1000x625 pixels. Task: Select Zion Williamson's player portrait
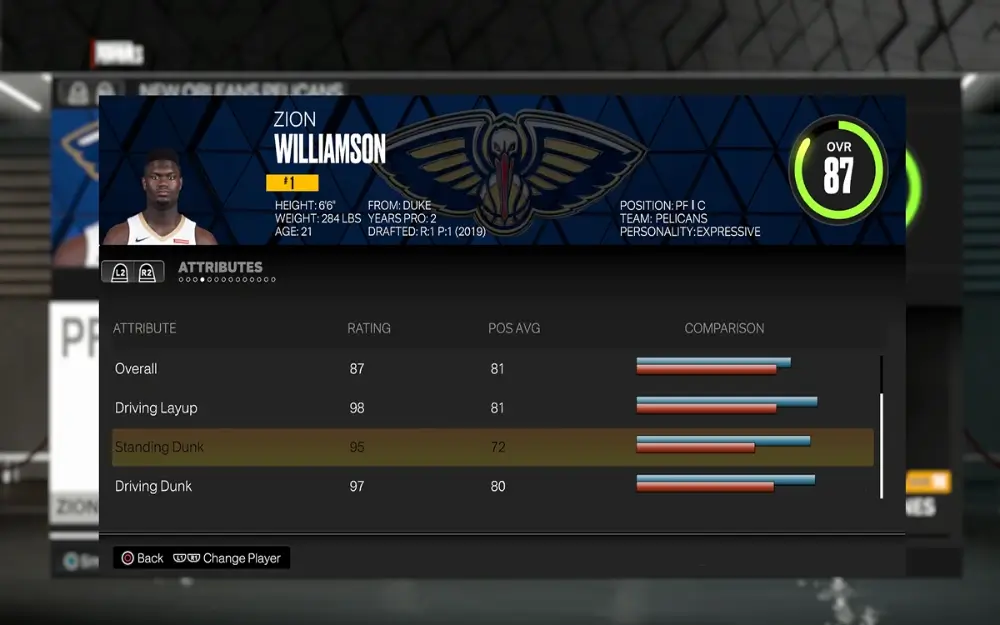point(160,198)
